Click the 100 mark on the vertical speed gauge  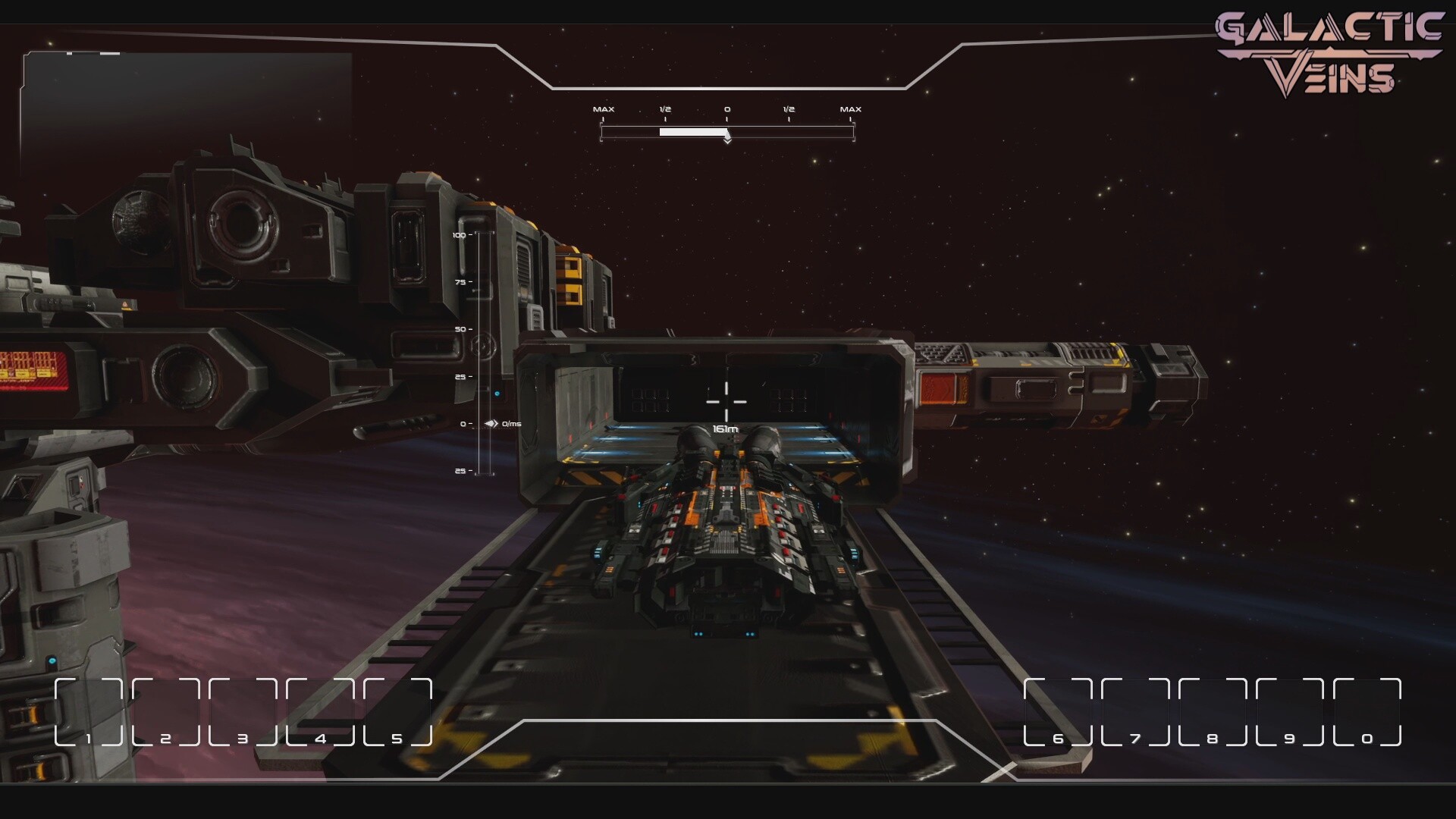458,235
